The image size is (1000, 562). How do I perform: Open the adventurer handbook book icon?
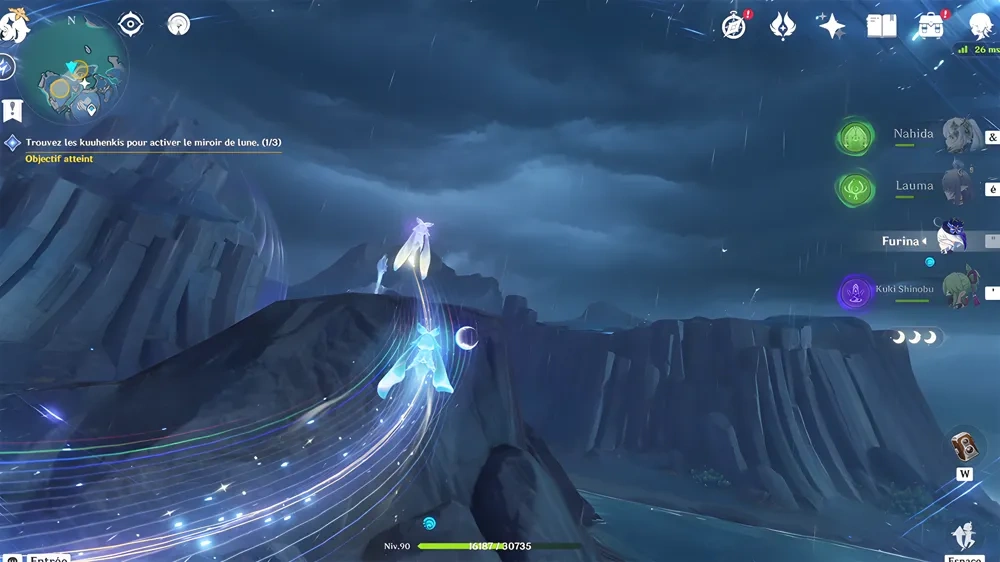pyautogui.click(x=881, y=27)
